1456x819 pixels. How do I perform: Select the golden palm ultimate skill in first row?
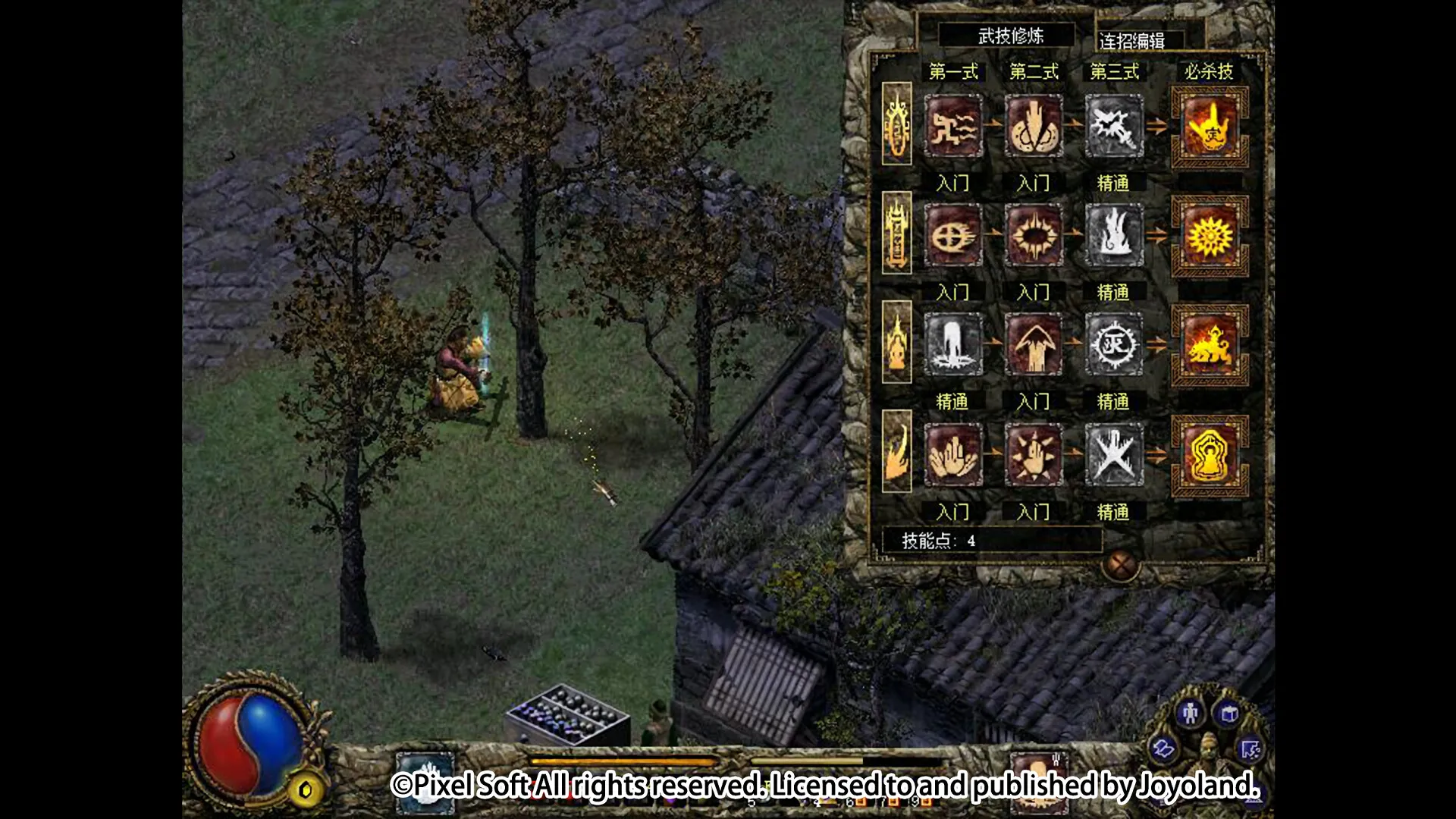click(x=1210, y=125)
